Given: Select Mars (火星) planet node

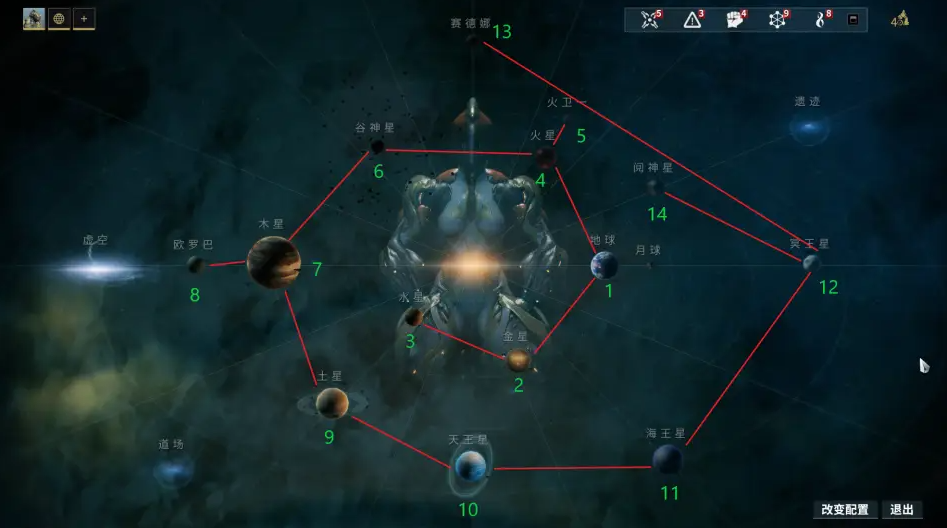Looking at the screenshot, I should click(x=545, y=156).
